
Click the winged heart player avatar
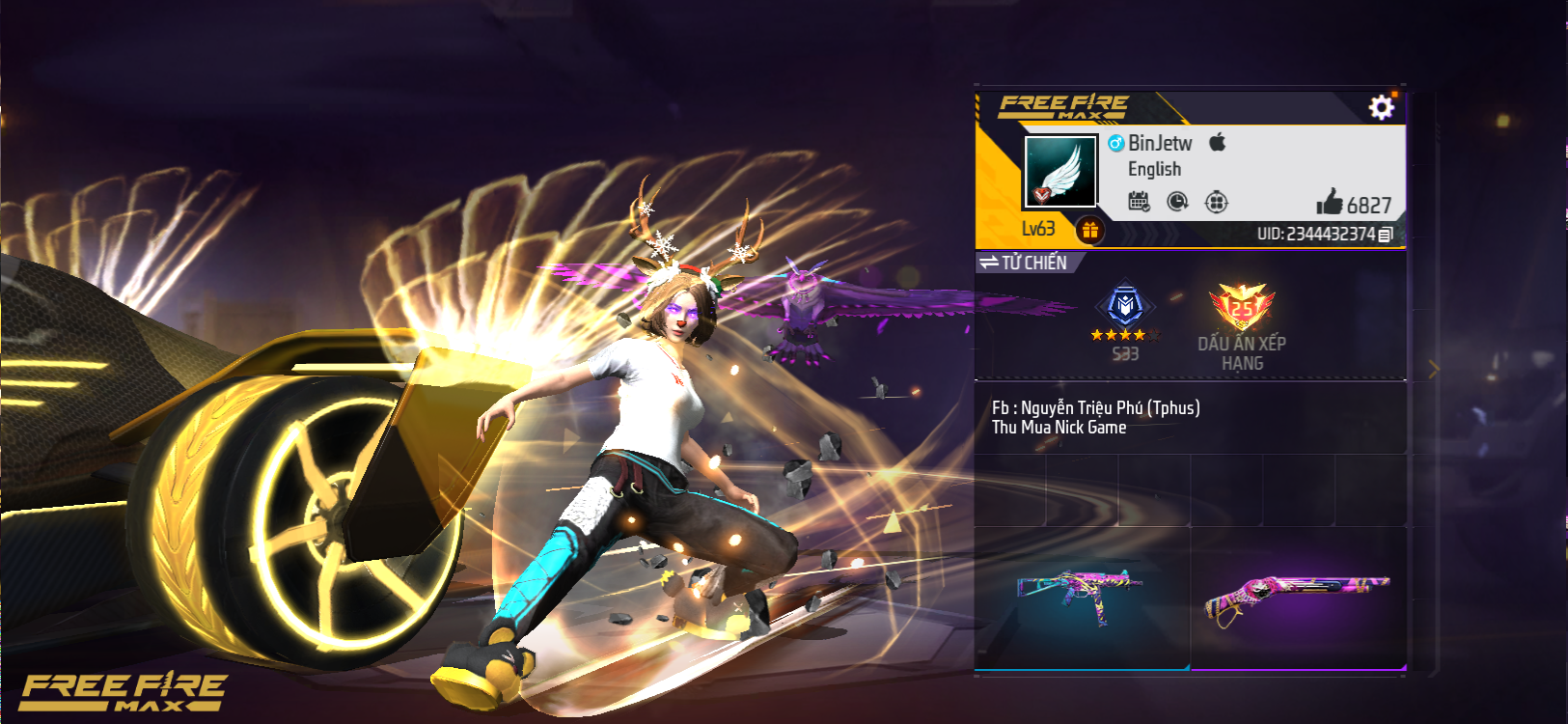point(1059,172)
